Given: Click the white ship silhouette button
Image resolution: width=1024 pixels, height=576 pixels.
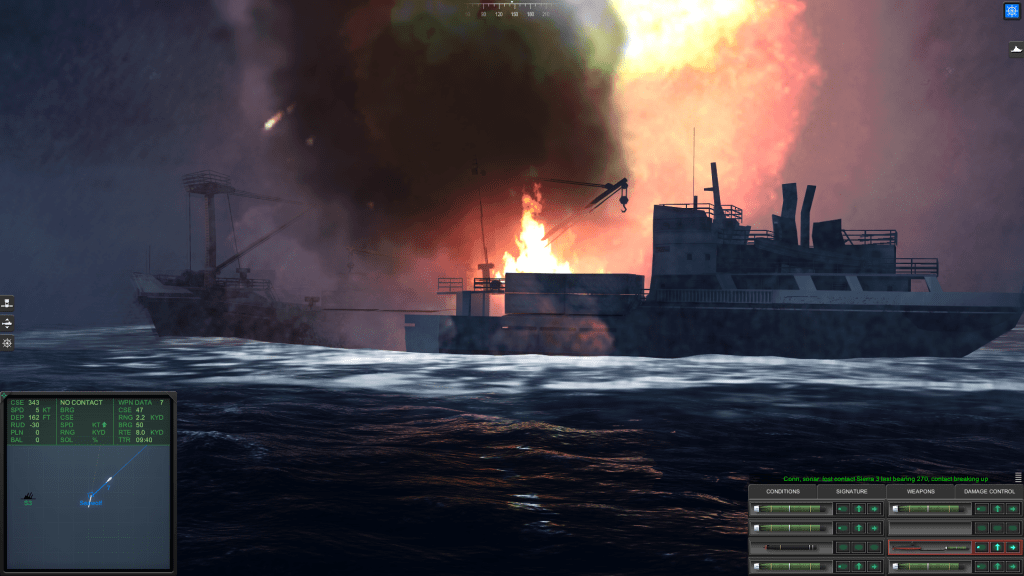Looking at the screenshot, I should [1011, 49].
